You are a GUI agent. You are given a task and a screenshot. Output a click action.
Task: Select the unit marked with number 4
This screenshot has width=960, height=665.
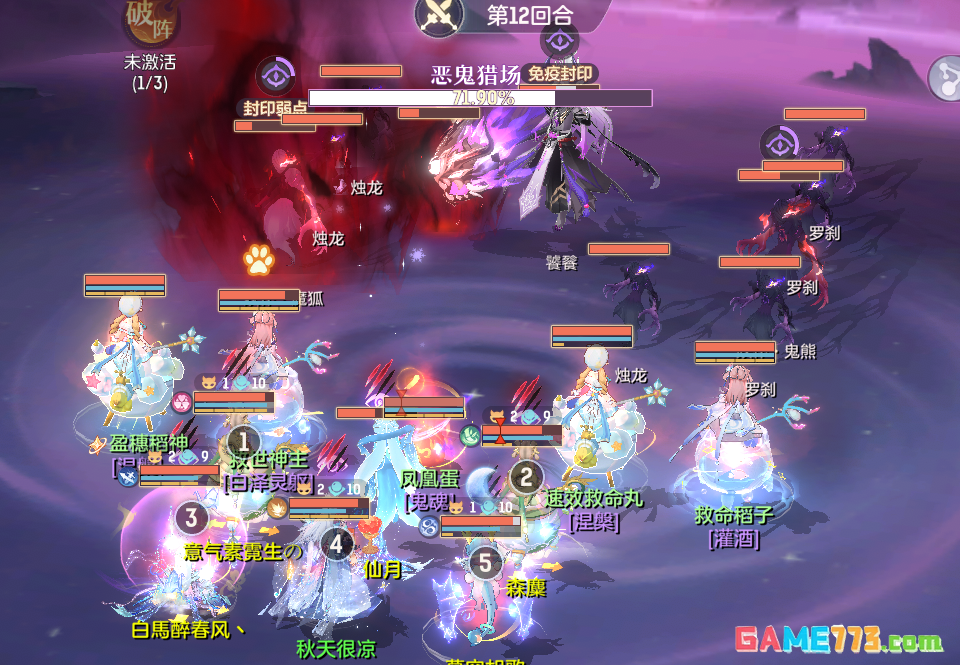click(337, 543)
